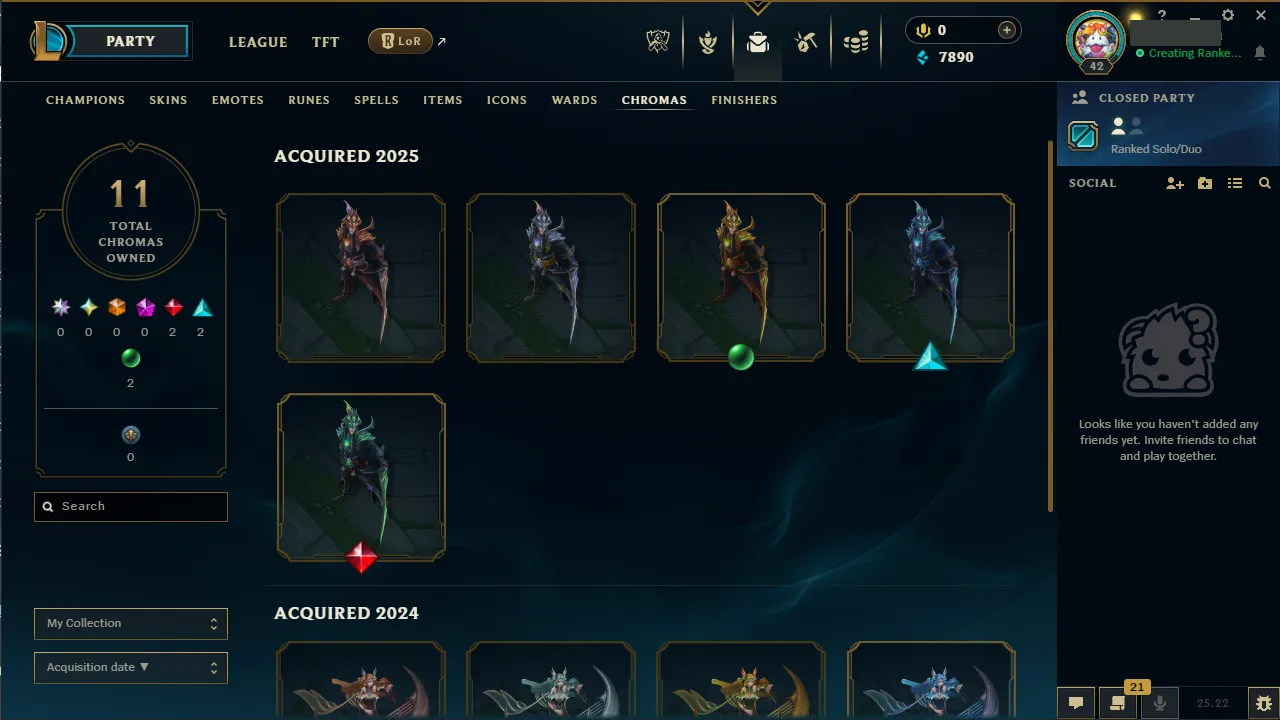Open the Store coins icon
1280x720 pixels.
[x=856, y=41]
